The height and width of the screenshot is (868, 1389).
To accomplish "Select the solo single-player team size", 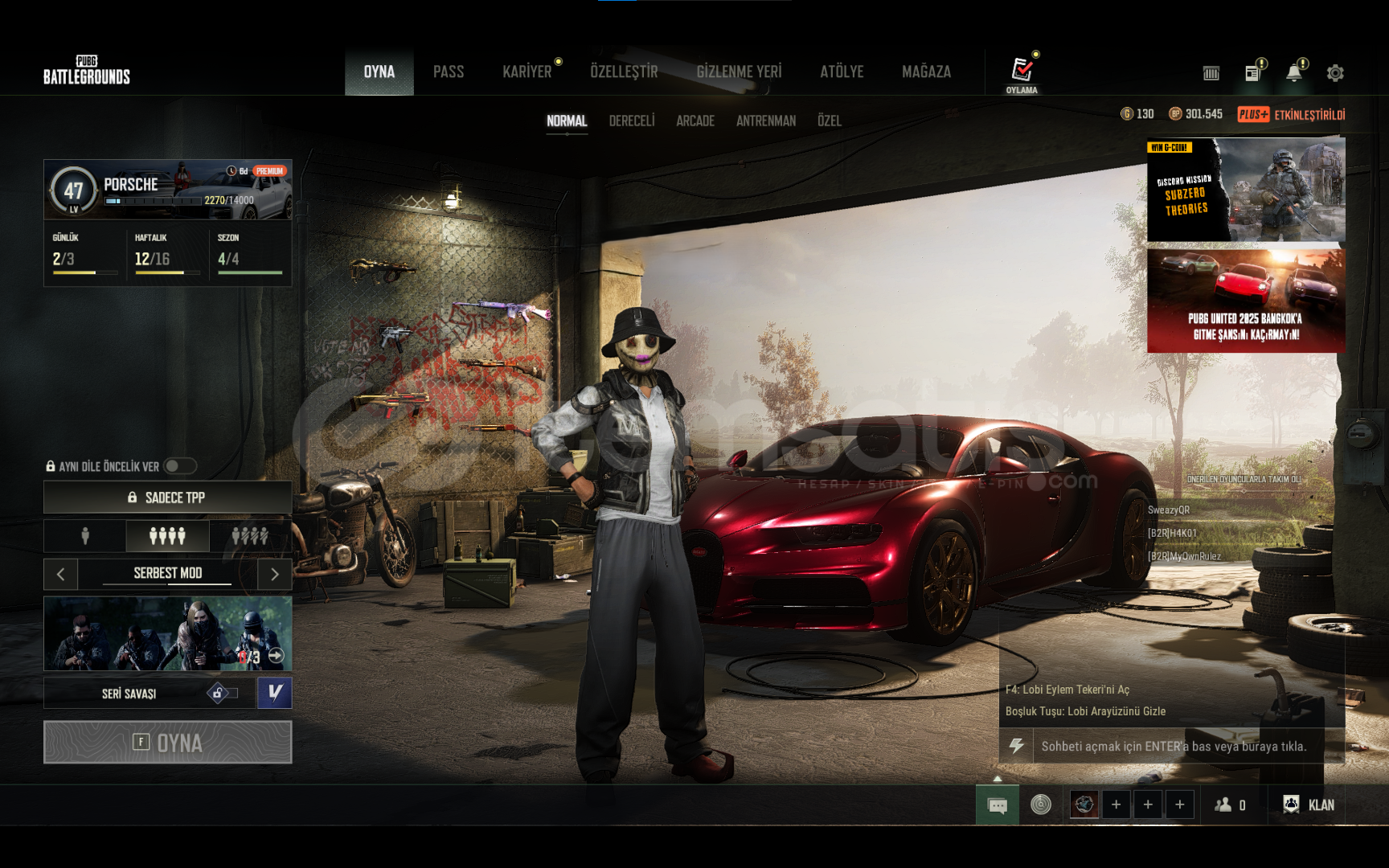I will [x=85, y=536].
